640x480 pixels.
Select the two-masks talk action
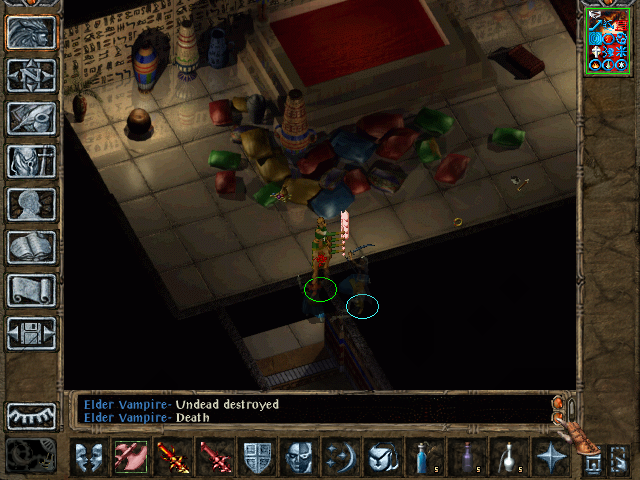pyautogui.click(x=89, y=457)
